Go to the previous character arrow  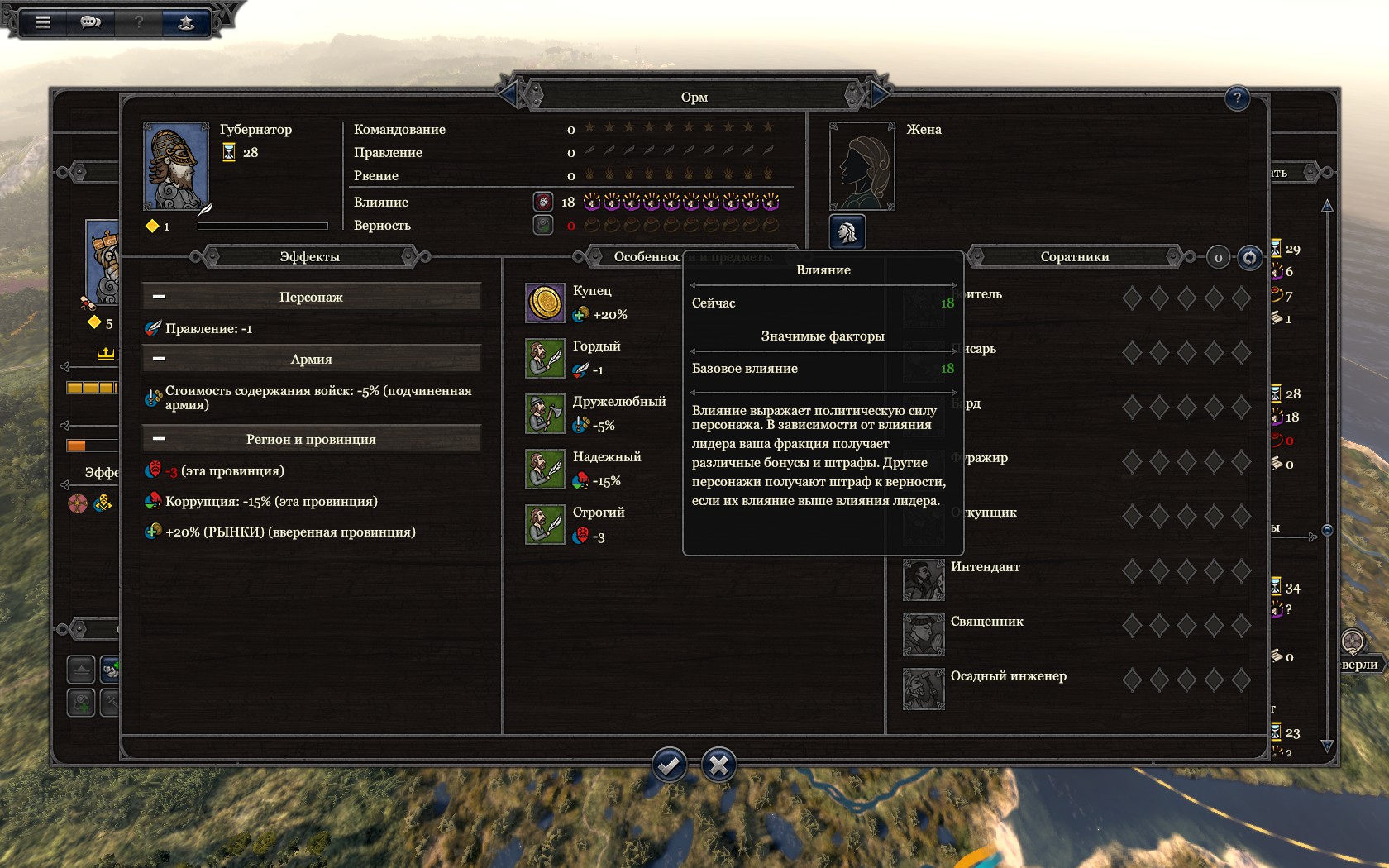coord(508,96)
